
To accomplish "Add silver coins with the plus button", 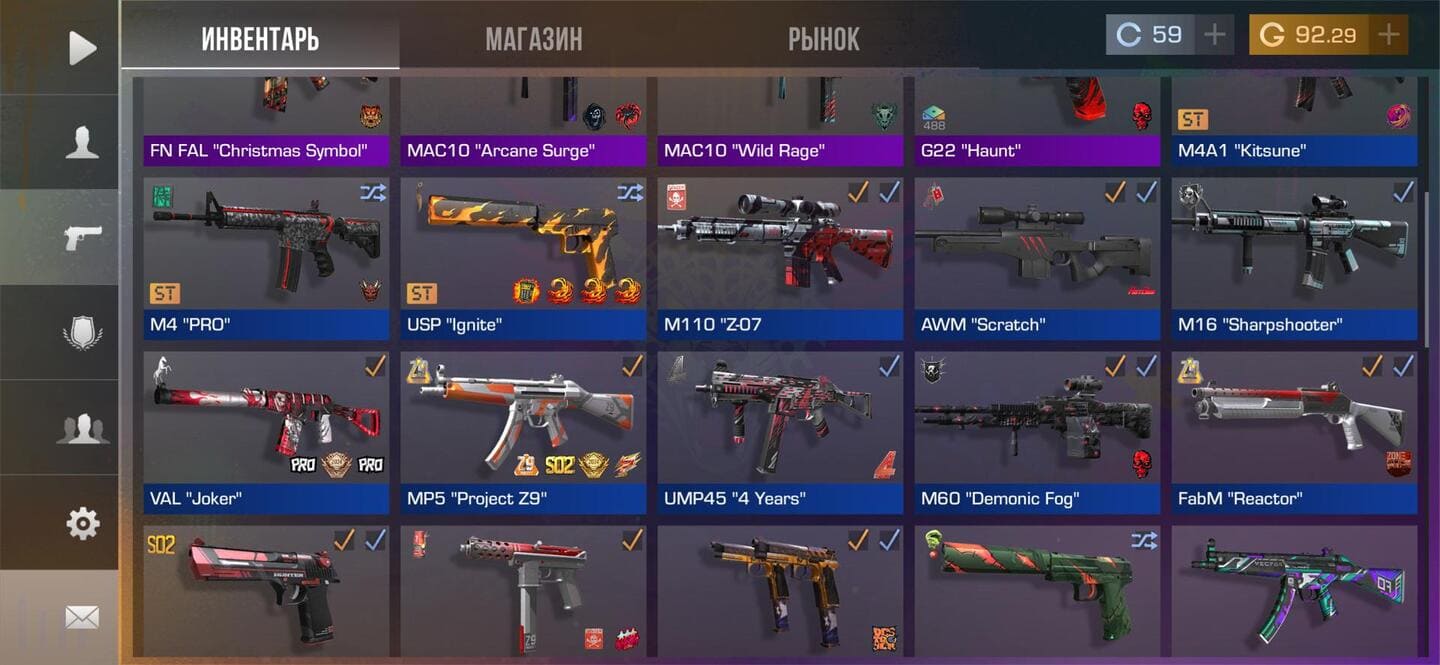I will pyautogui.click(x=1214, y=35).
